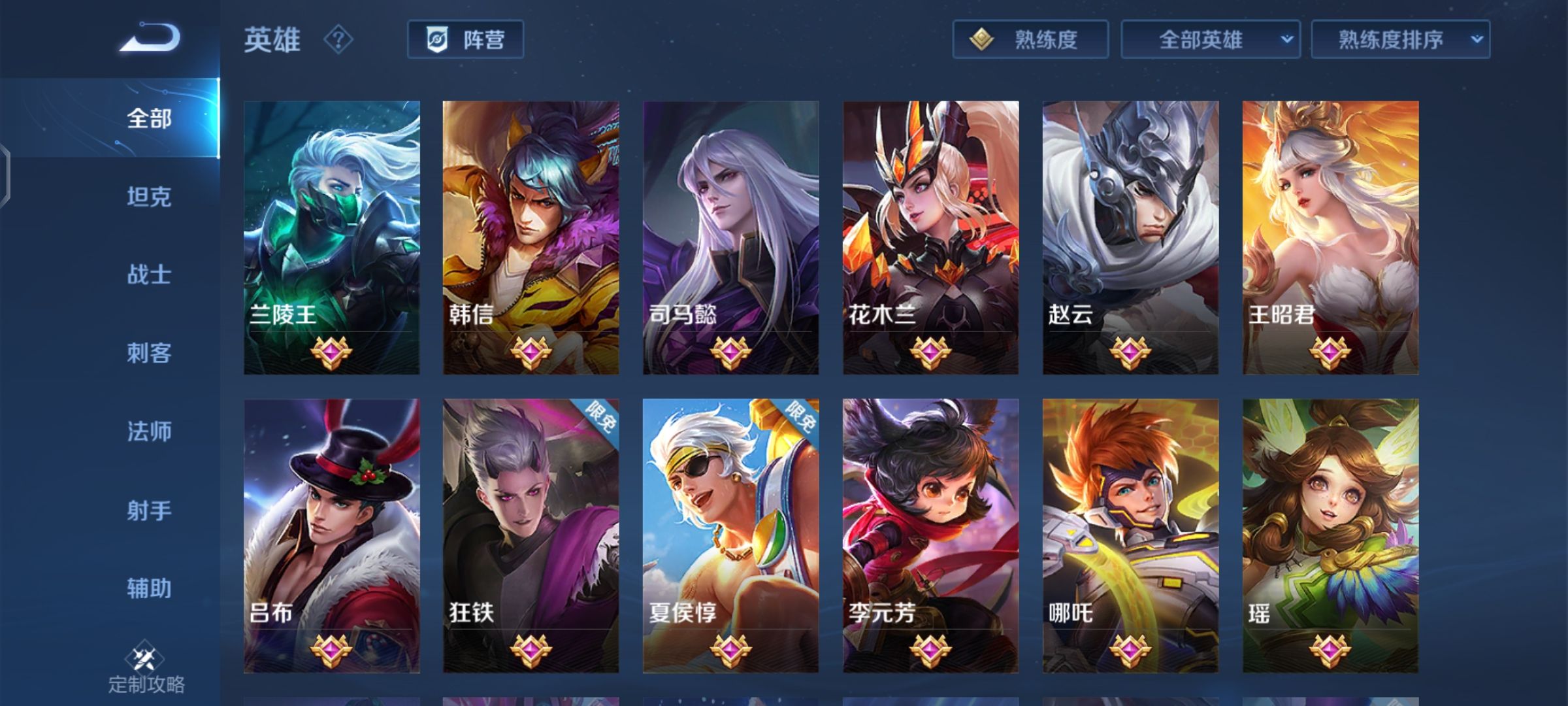
Task: Open the 定制攻略 crossed-swords icon
Action: tap(146, 657)
